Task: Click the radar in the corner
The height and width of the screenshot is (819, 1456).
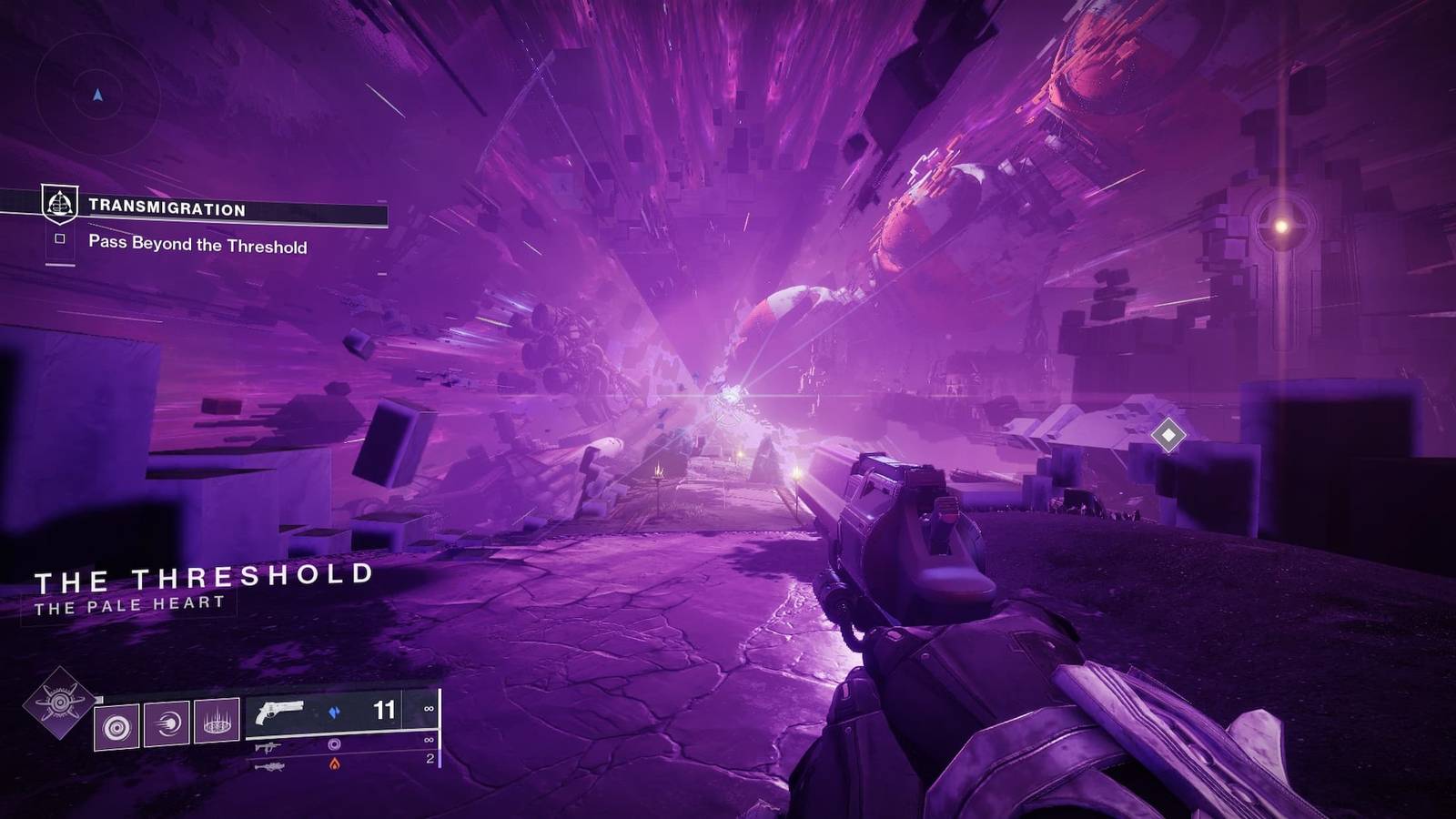Action: (97, 95)
